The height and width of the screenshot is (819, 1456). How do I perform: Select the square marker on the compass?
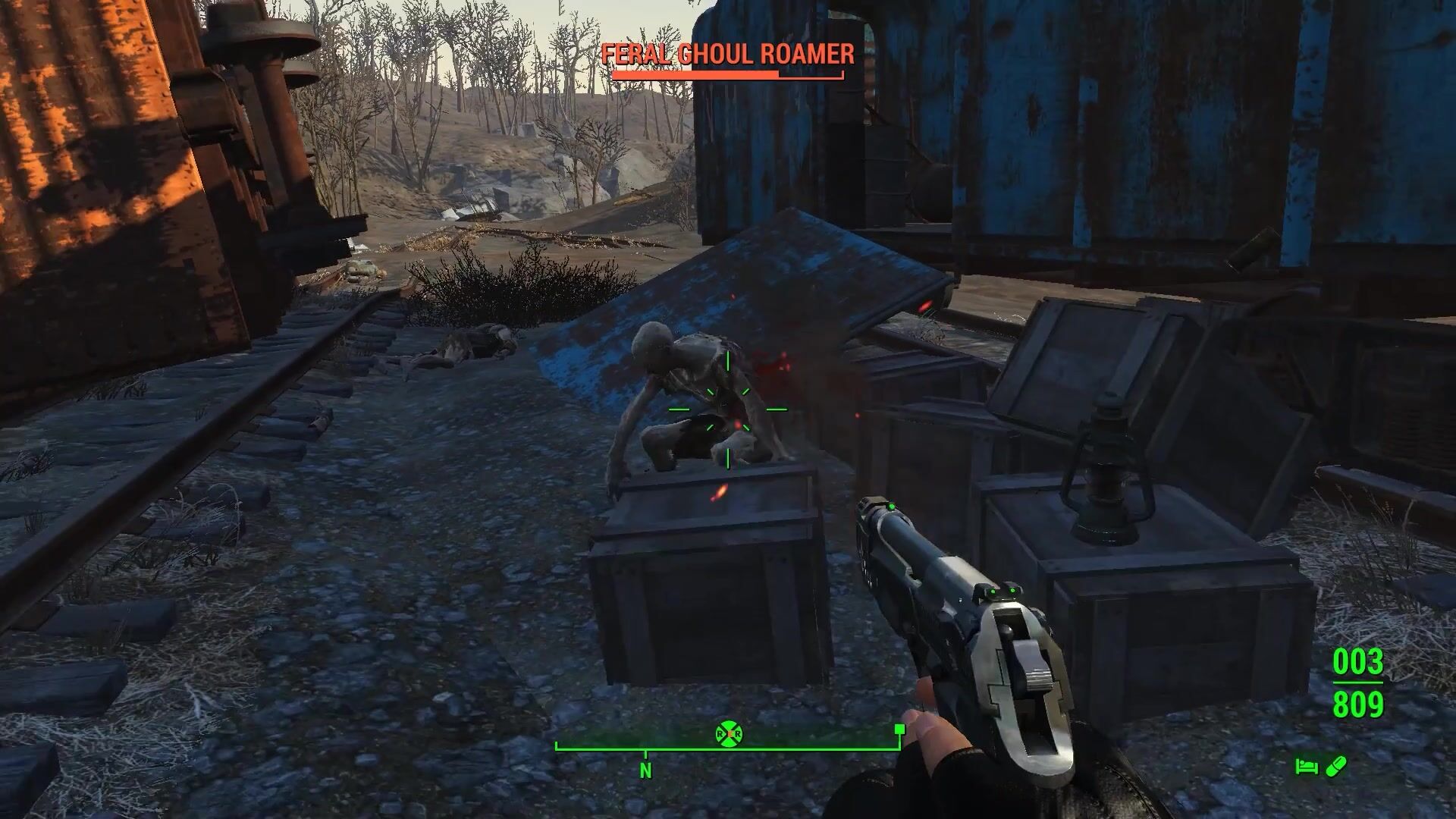899,730
